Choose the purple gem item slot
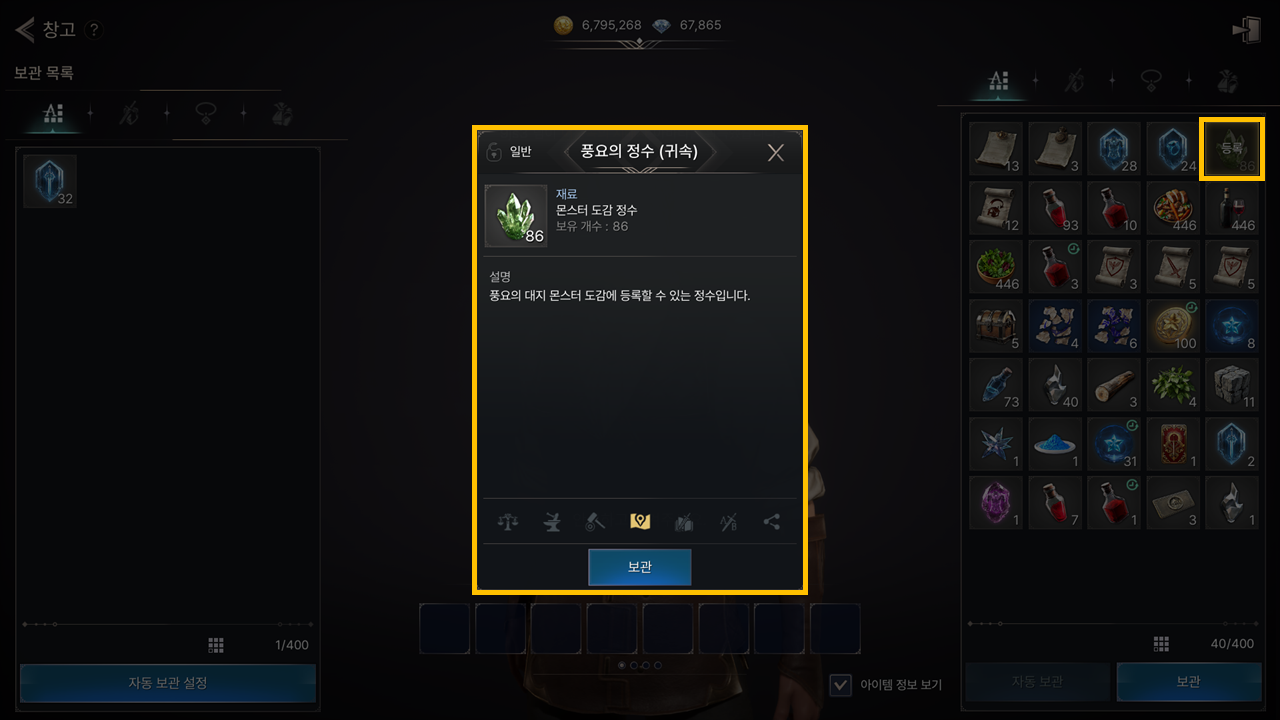 996,502
